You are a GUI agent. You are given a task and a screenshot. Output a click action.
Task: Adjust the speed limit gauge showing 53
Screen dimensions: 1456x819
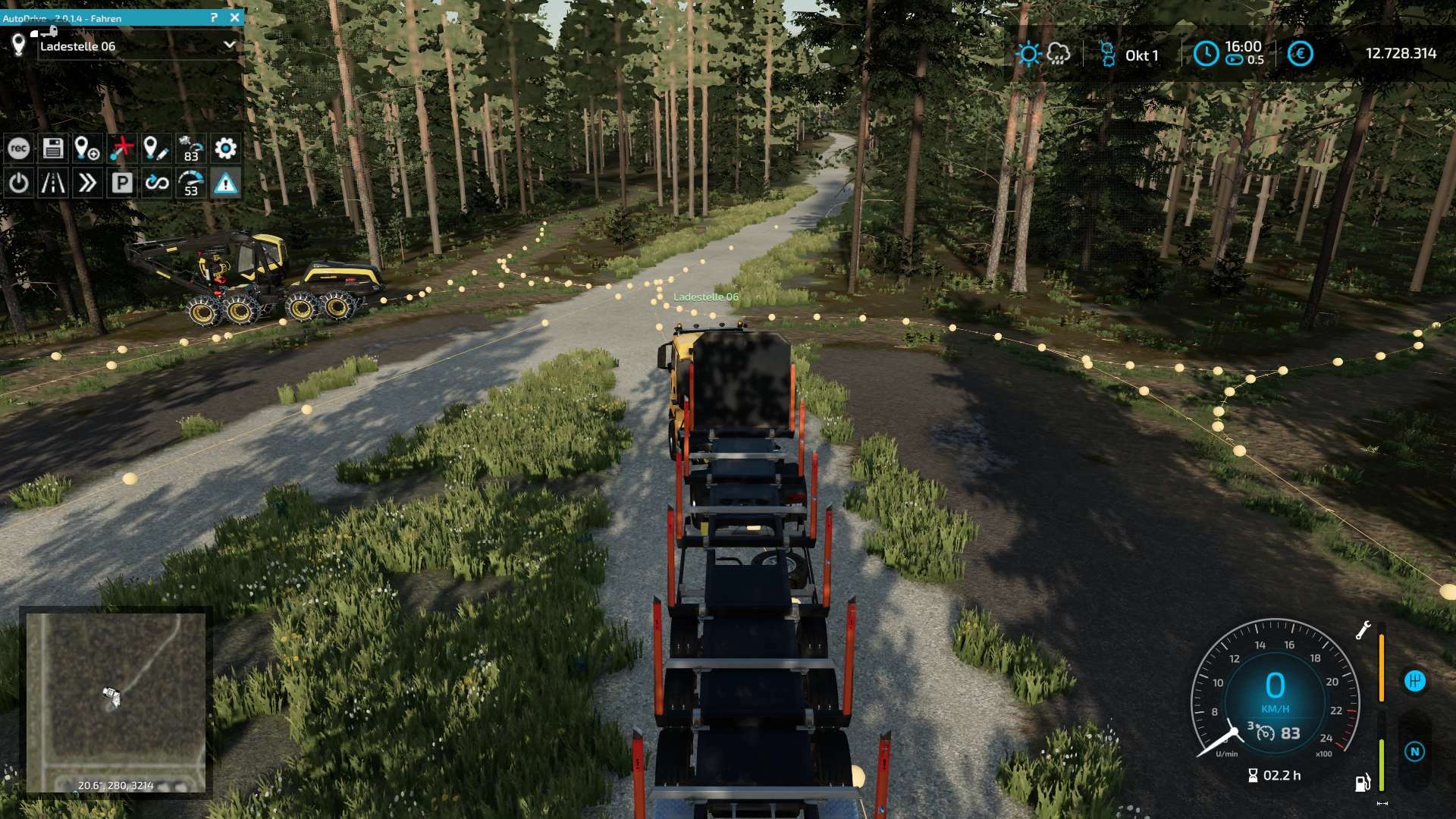point(191,183)
